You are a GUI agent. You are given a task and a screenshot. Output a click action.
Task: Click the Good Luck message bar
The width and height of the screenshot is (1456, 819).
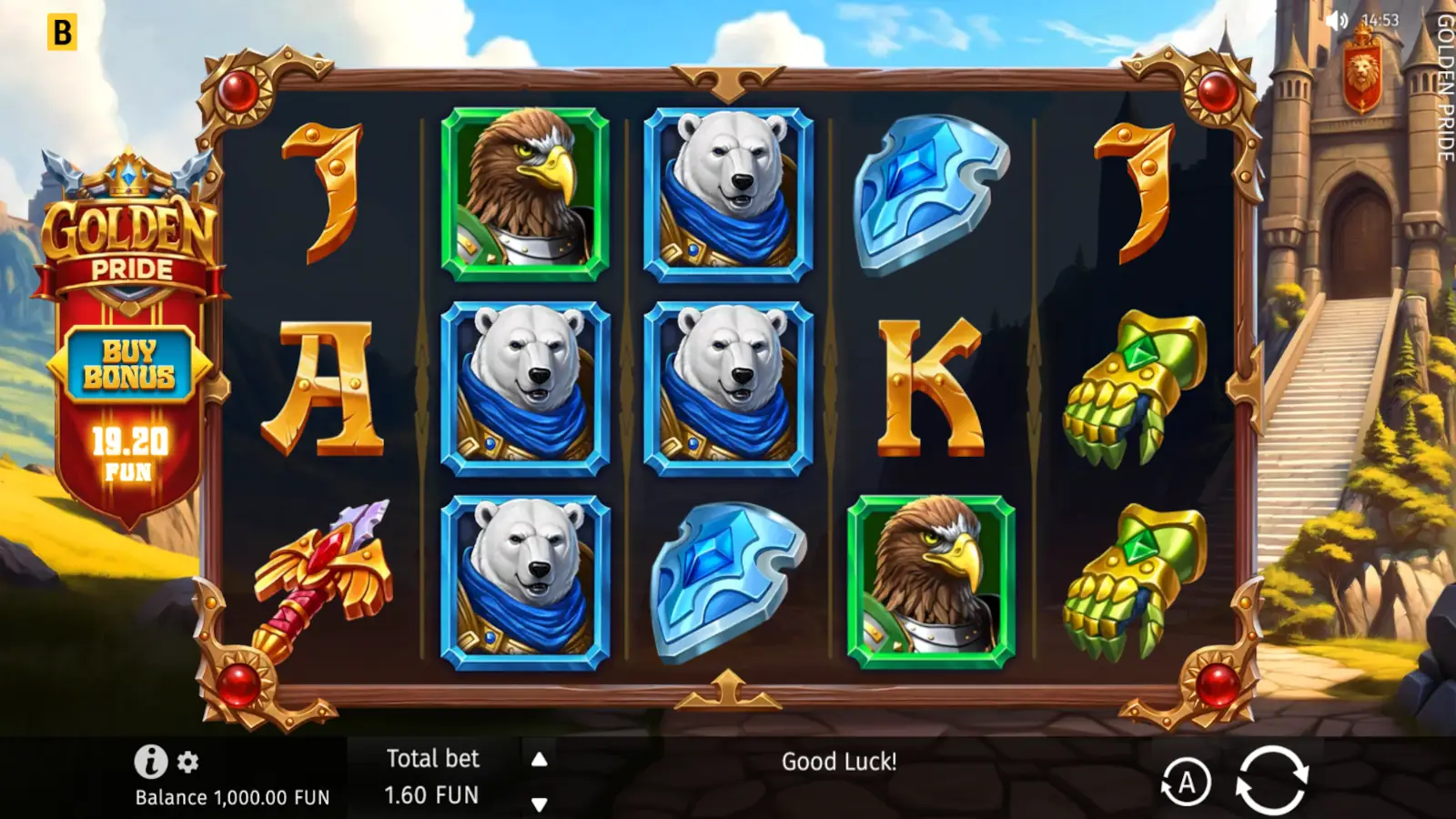click(839, 763)
